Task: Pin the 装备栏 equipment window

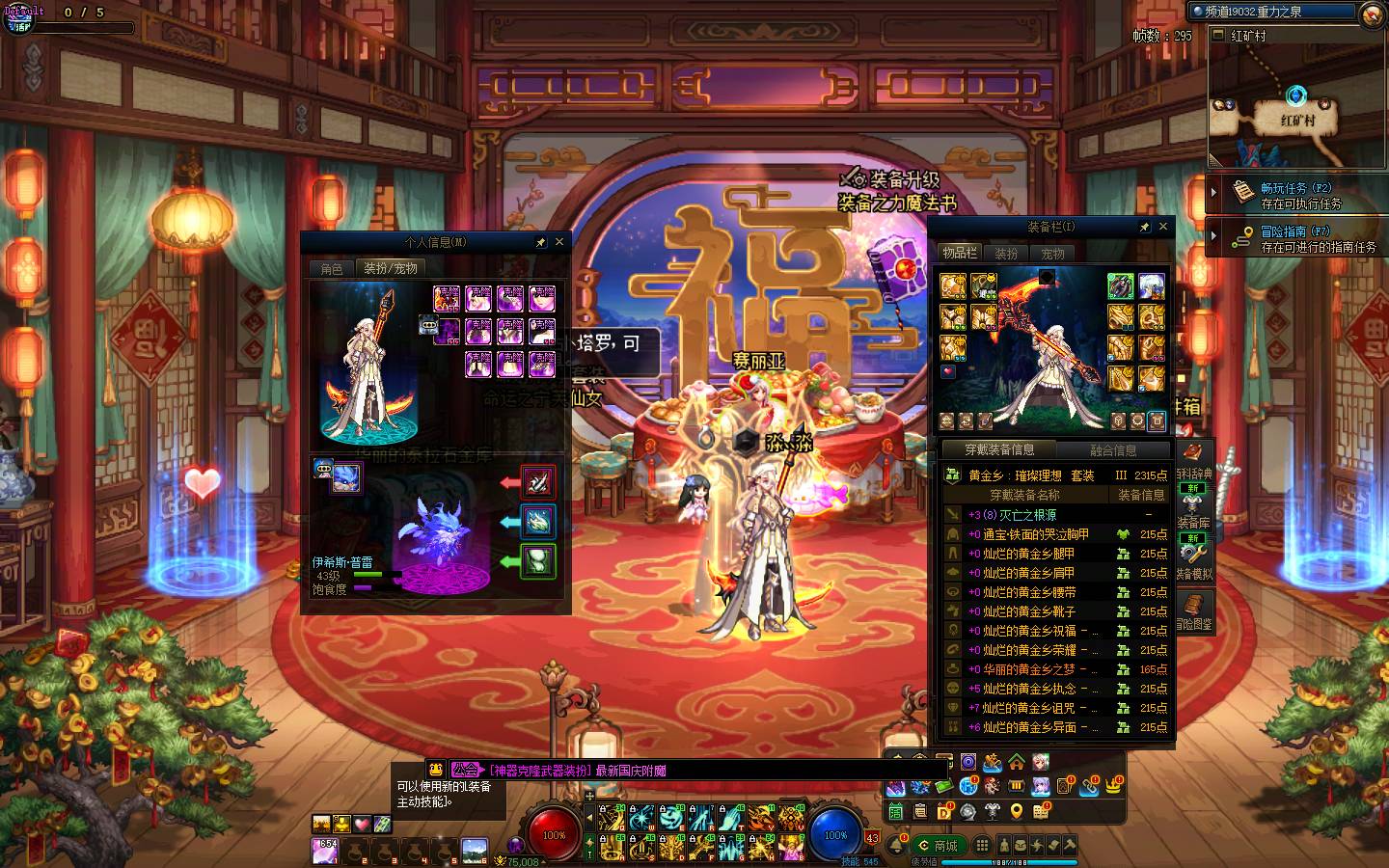Action: pos(1145,227)
